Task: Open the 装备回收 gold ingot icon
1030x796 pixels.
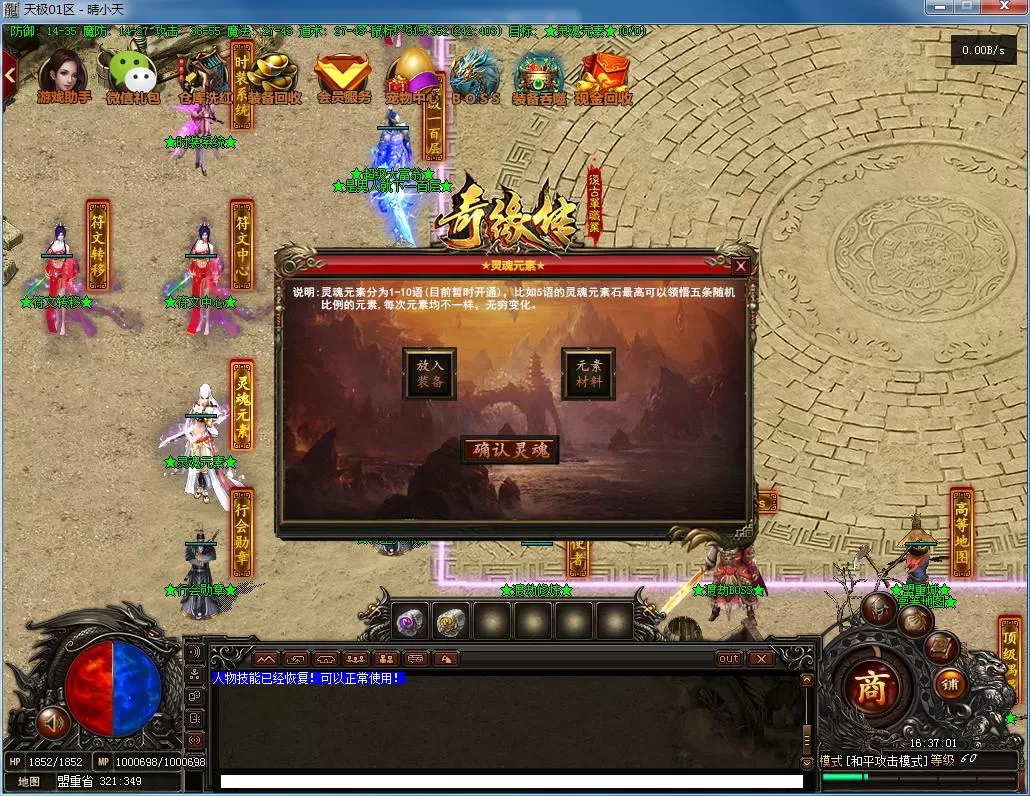Action: click(273, 76)
